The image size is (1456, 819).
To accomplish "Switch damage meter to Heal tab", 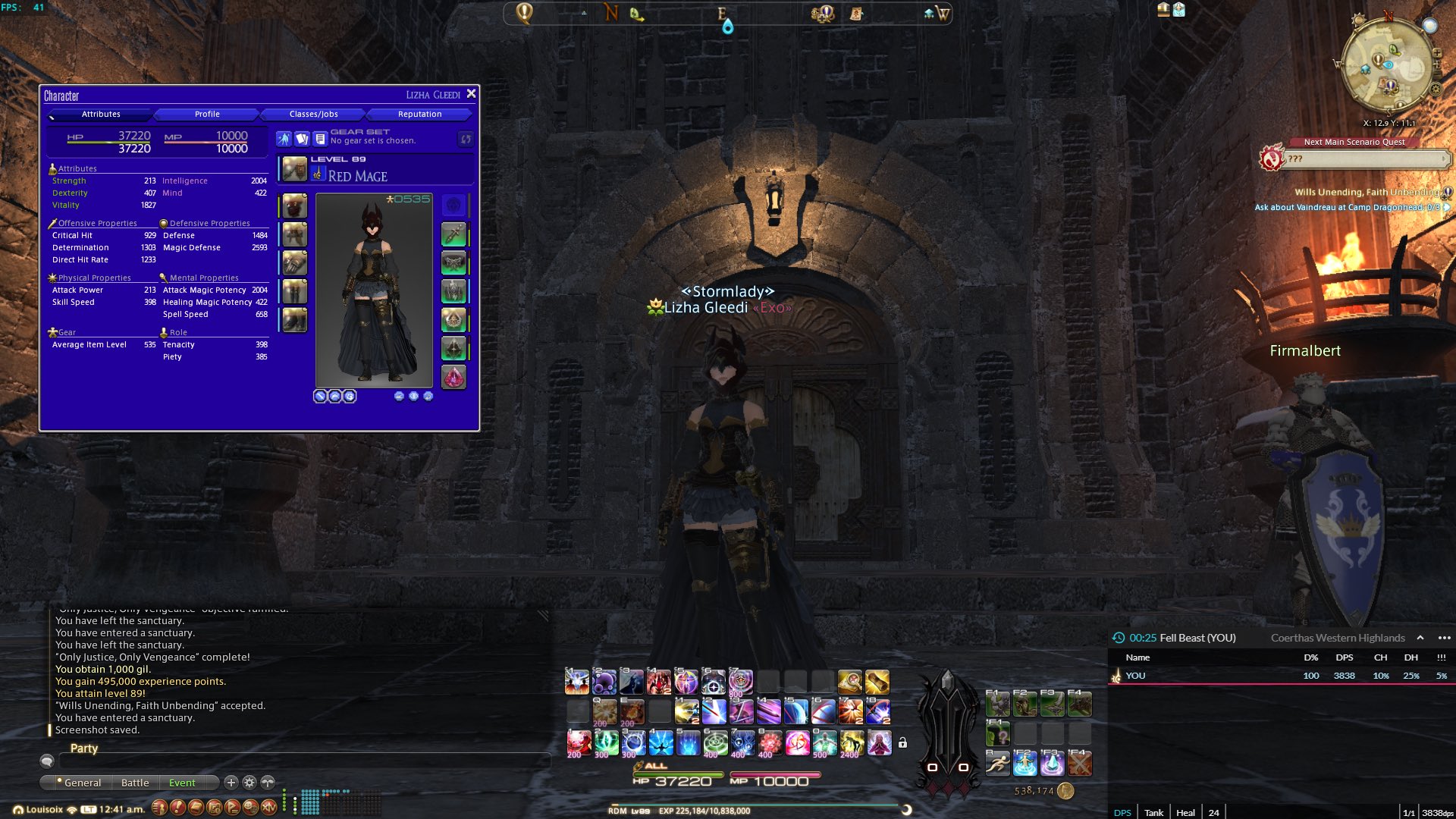I will click(x=1185, y=812).
